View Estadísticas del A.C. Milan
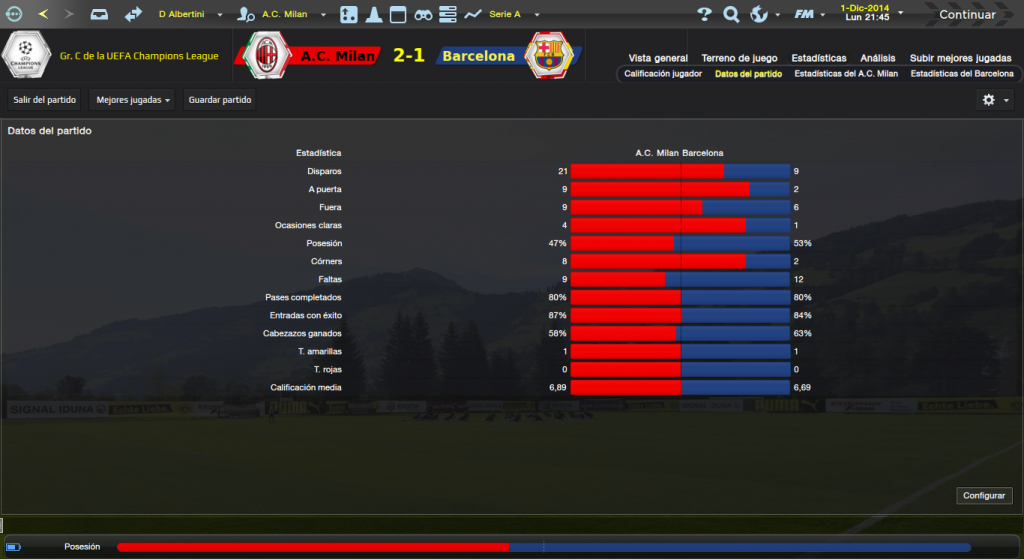Image resolution: width=1024 pixels, height=559 pixels. pos(846,74)
